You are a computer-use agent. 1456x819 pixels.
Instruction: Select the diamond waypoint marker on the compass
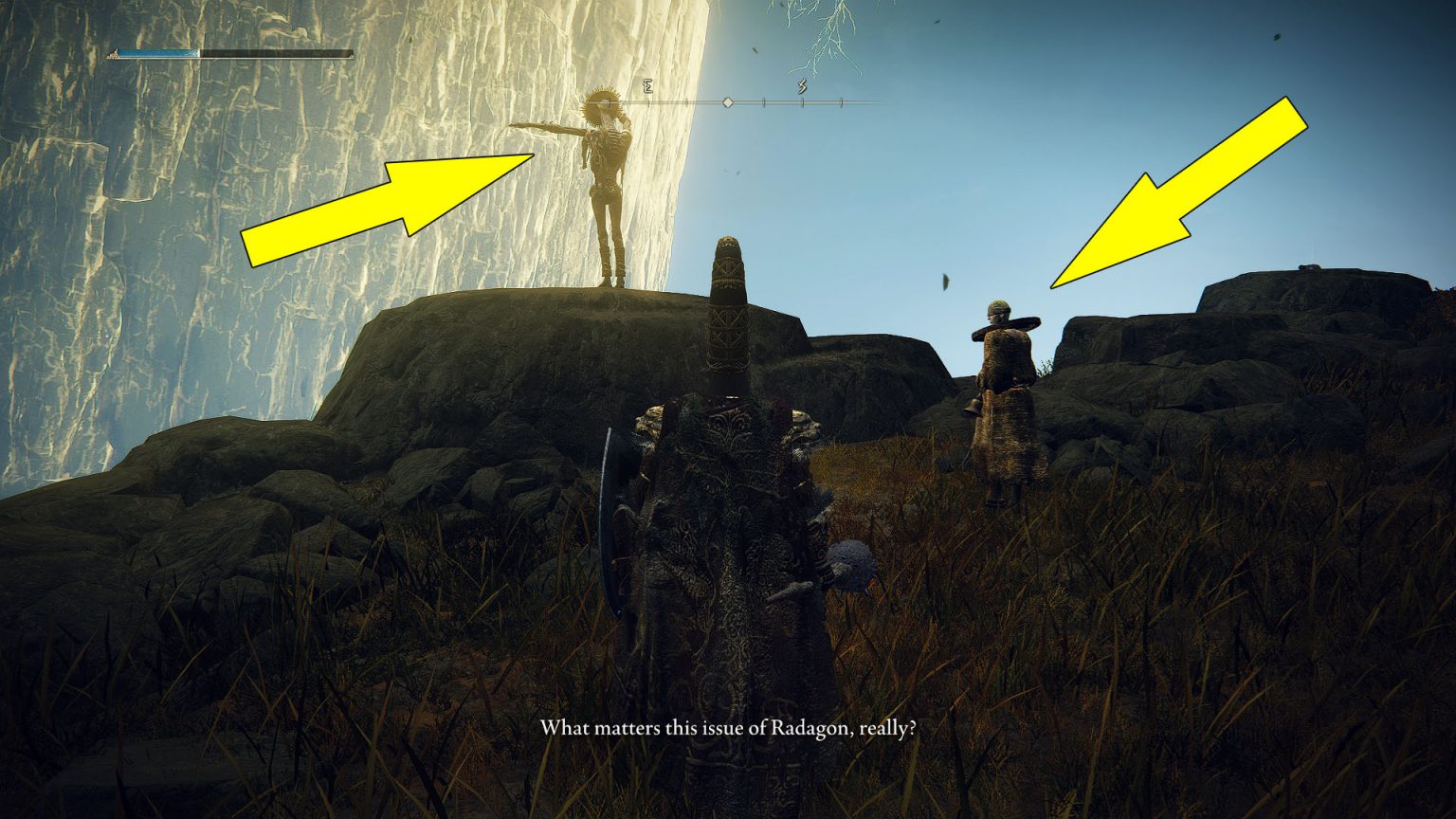click(727, 102)
